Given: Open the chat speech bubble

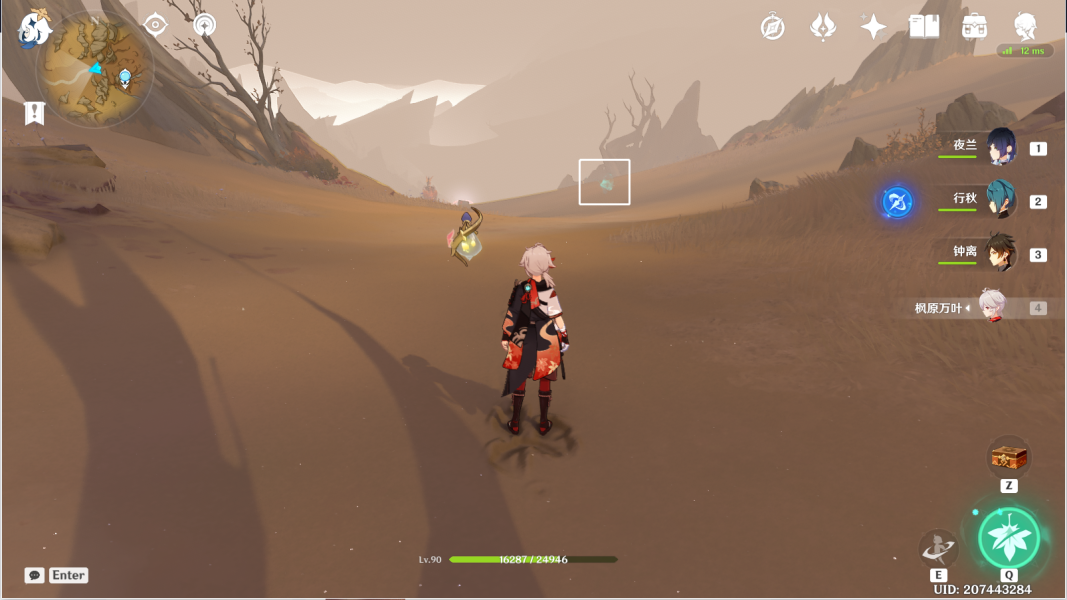Looking at the screenshot, I should coord(35,575).
